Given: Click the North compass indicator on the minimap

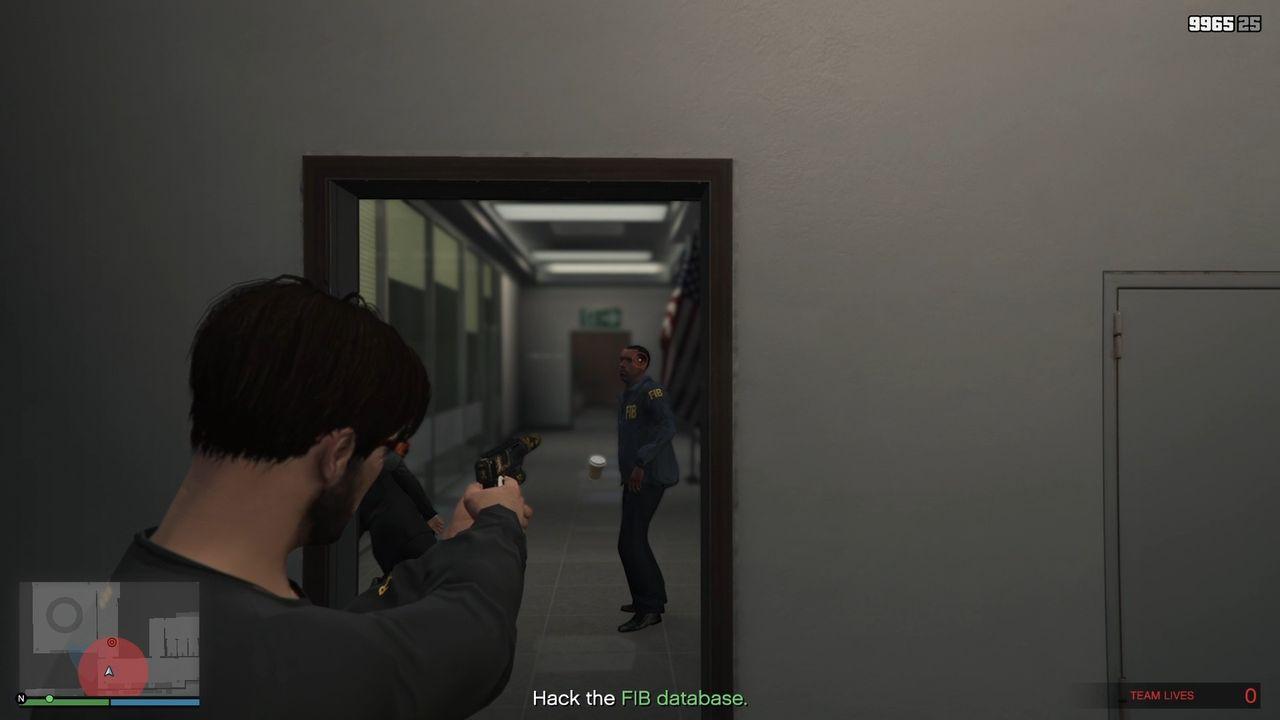Looking at the screenshot, I should point(23,698).
